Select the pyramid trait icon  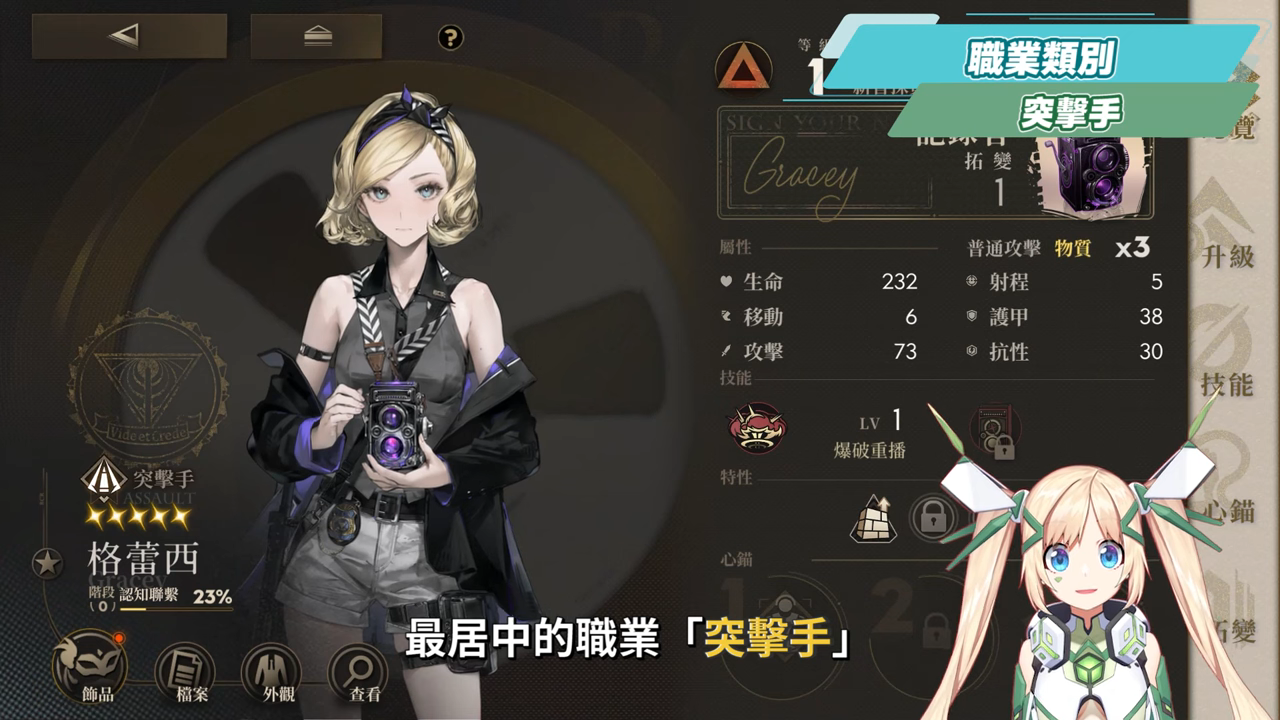click(x=873, y=519)
